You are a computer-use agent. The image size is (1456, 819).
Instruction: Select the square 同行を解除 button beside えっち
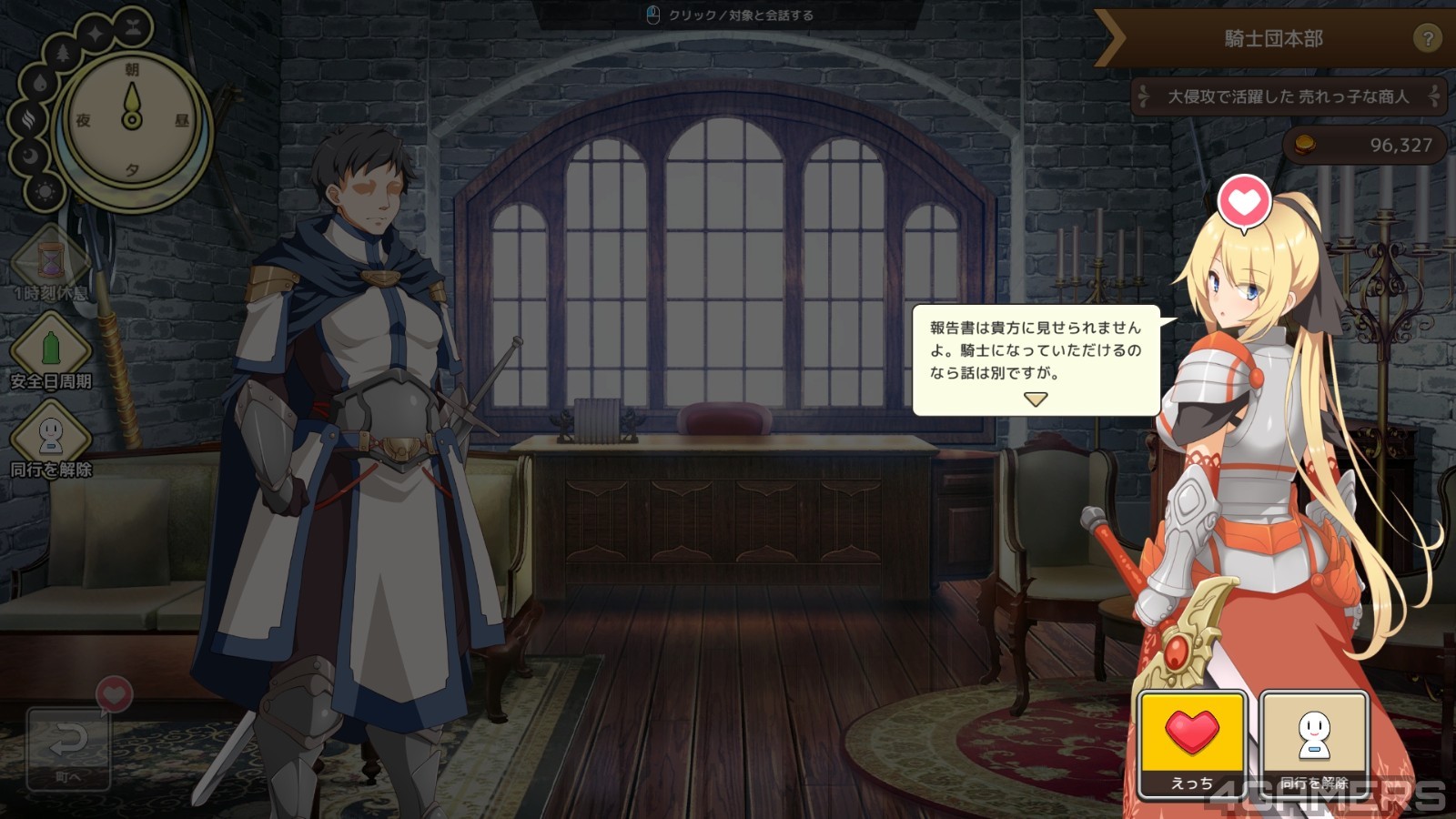(x=1314, y=742)
